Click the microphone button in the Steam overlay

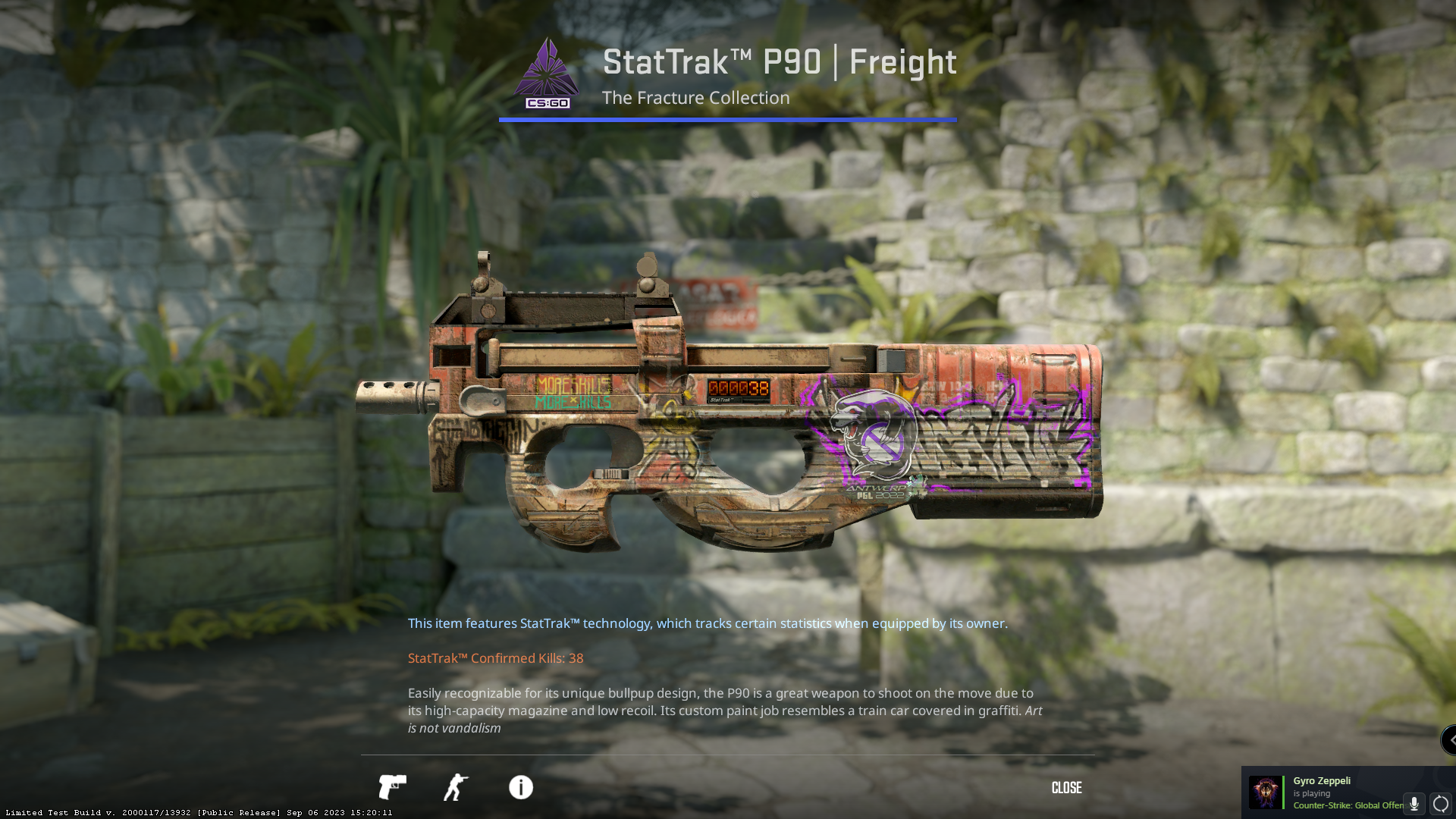1414,804
